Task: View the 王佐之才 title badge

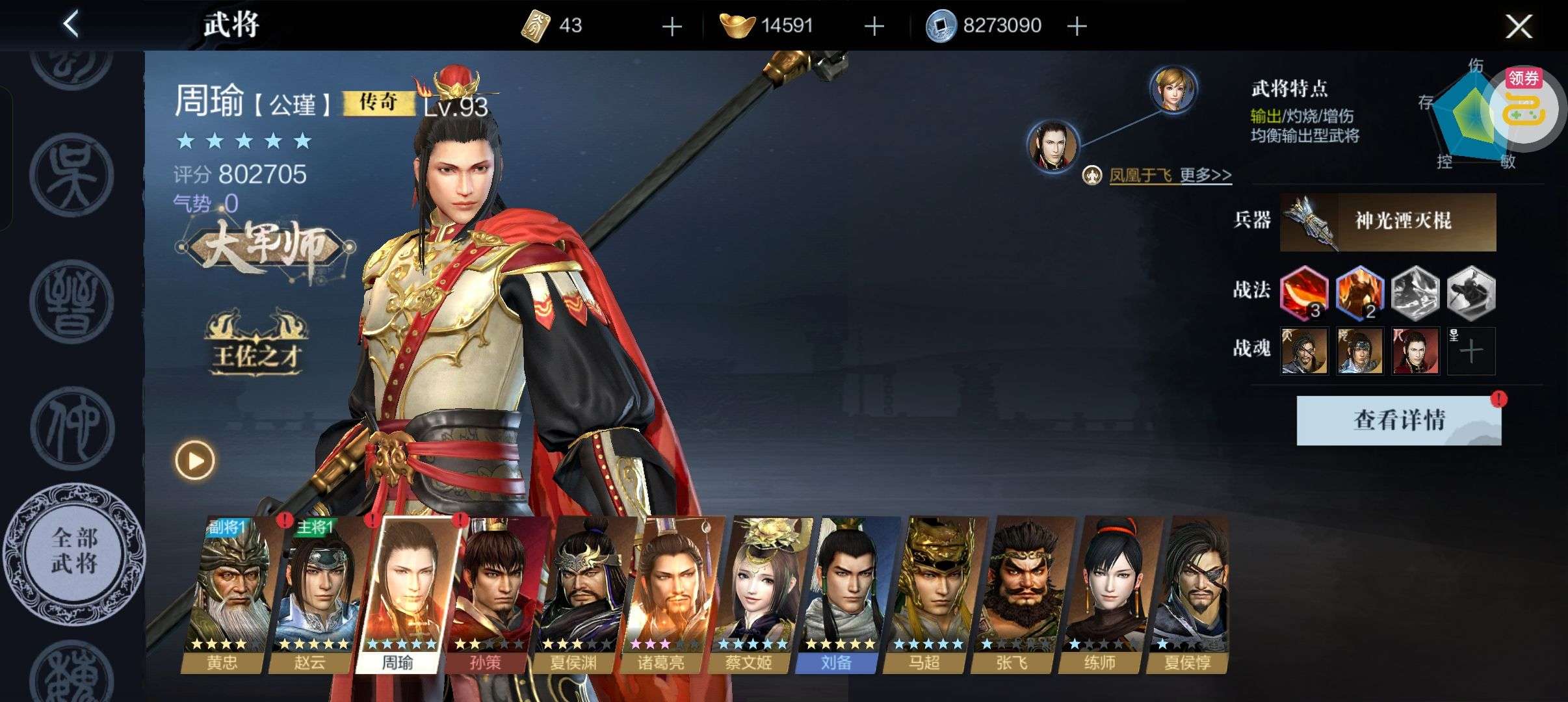Action: pos(256,345)
